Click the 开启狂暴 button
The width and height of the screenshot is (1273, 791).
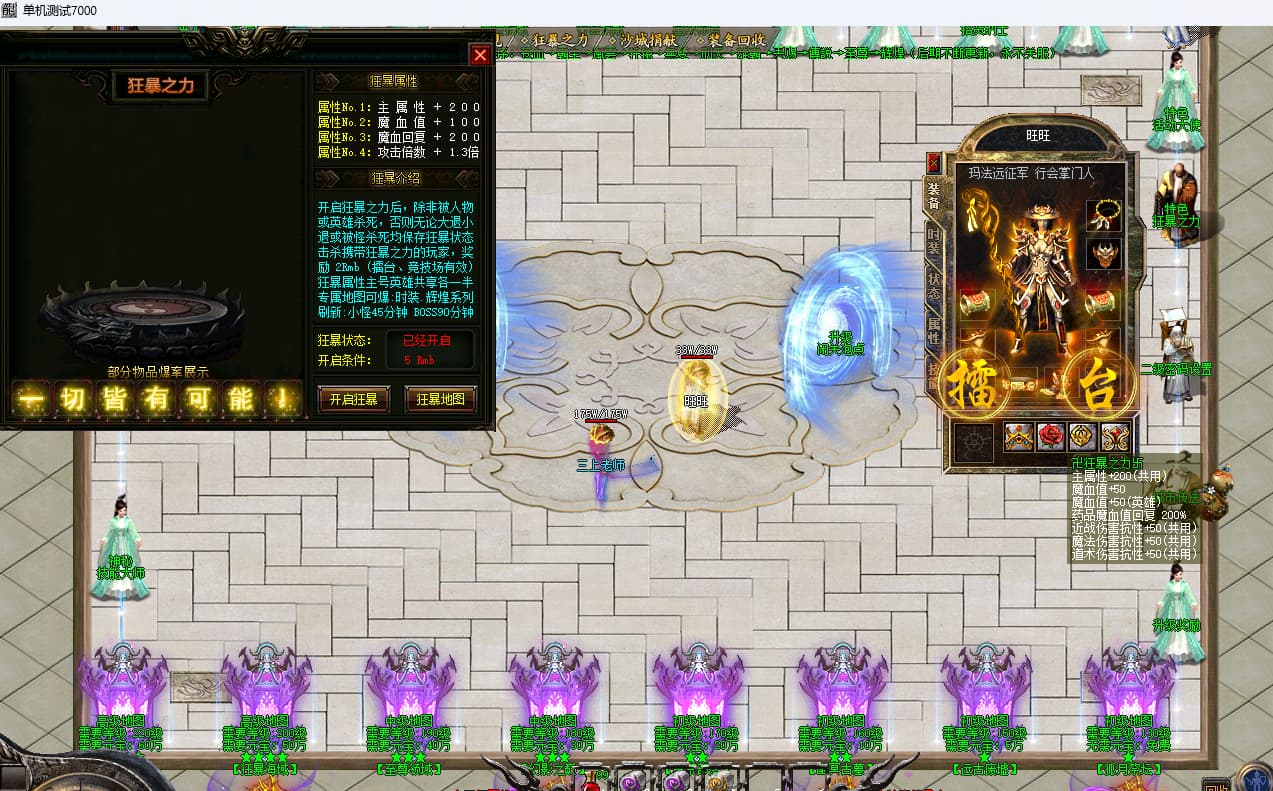pyautogui.click(x=353, y=399)
